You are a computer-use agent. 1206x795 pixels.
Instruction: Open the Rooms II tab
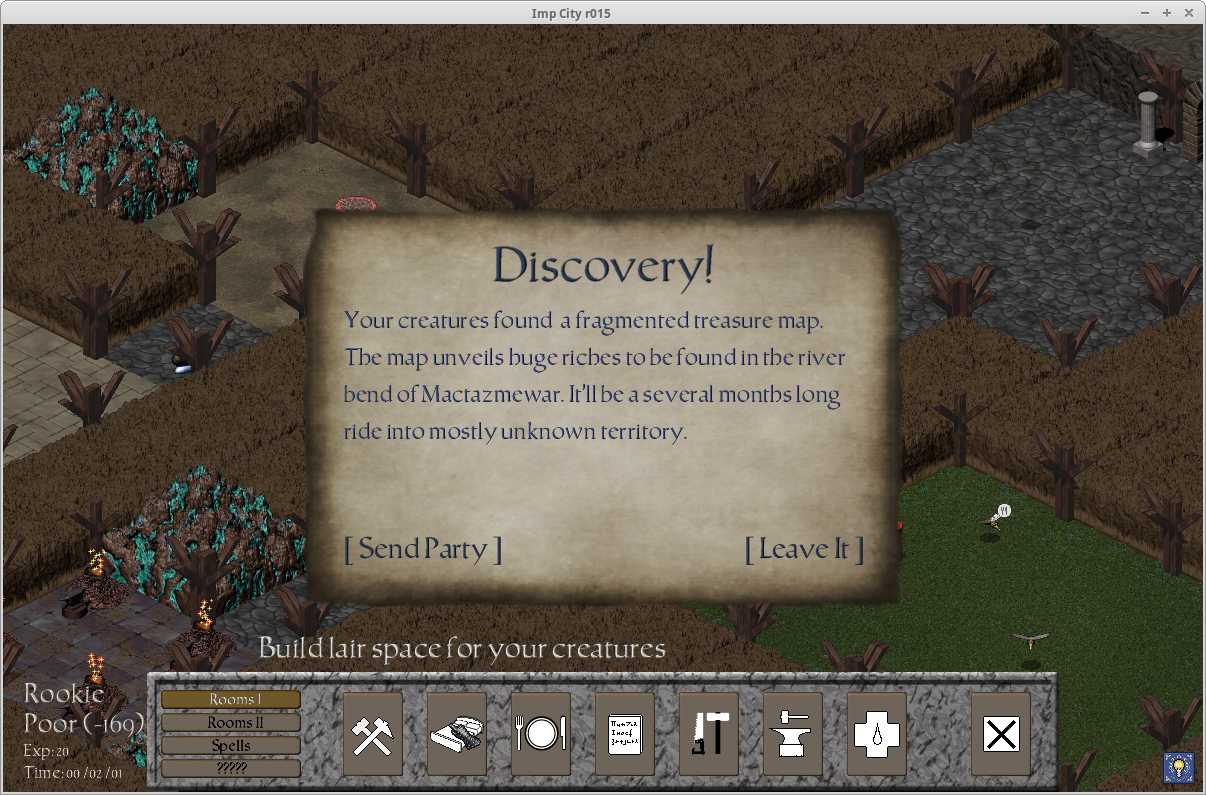tap(231, 722)
